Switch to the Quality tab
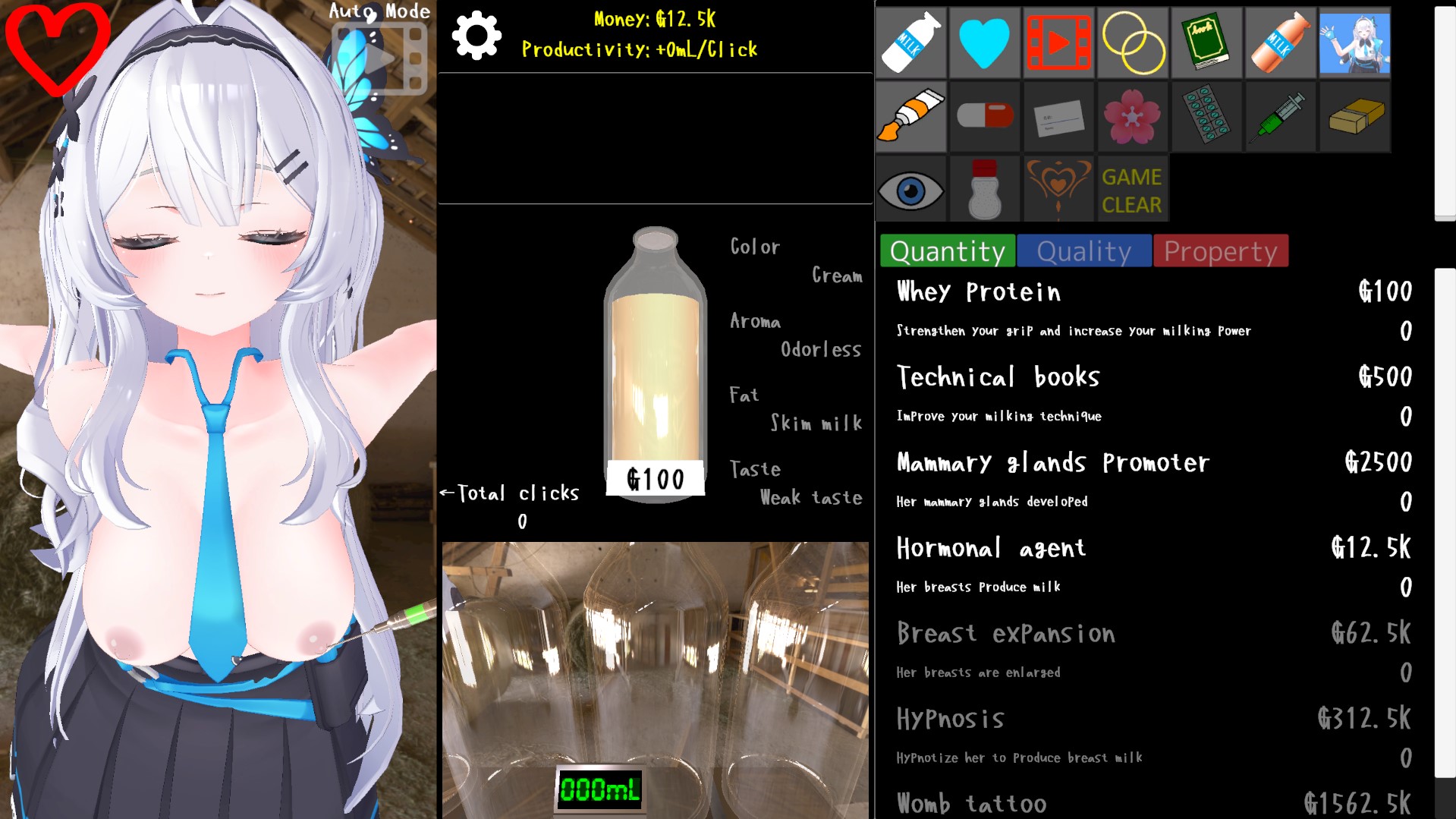The image size is (1456, 819). (1083, 250)
